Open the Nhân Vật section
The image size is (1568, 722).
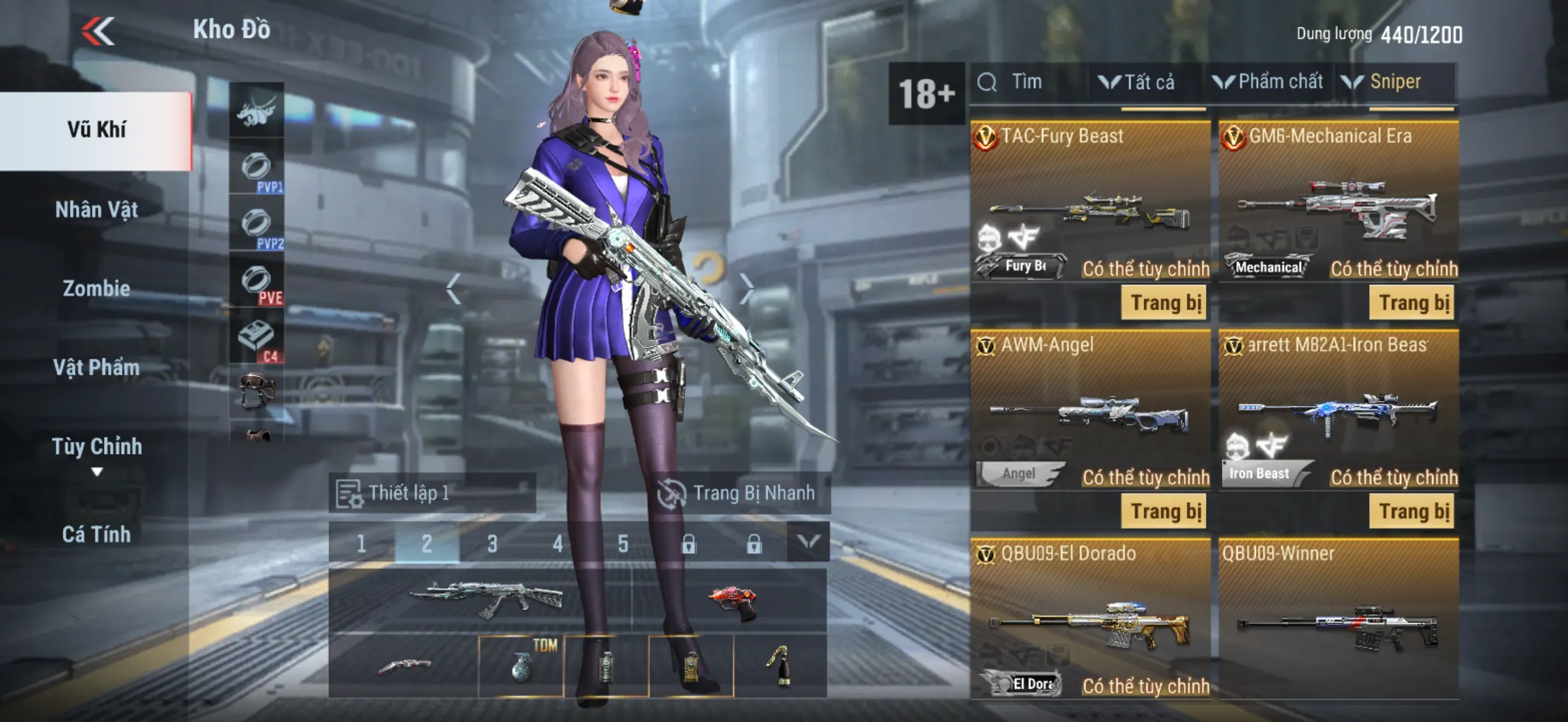(96, 210)
